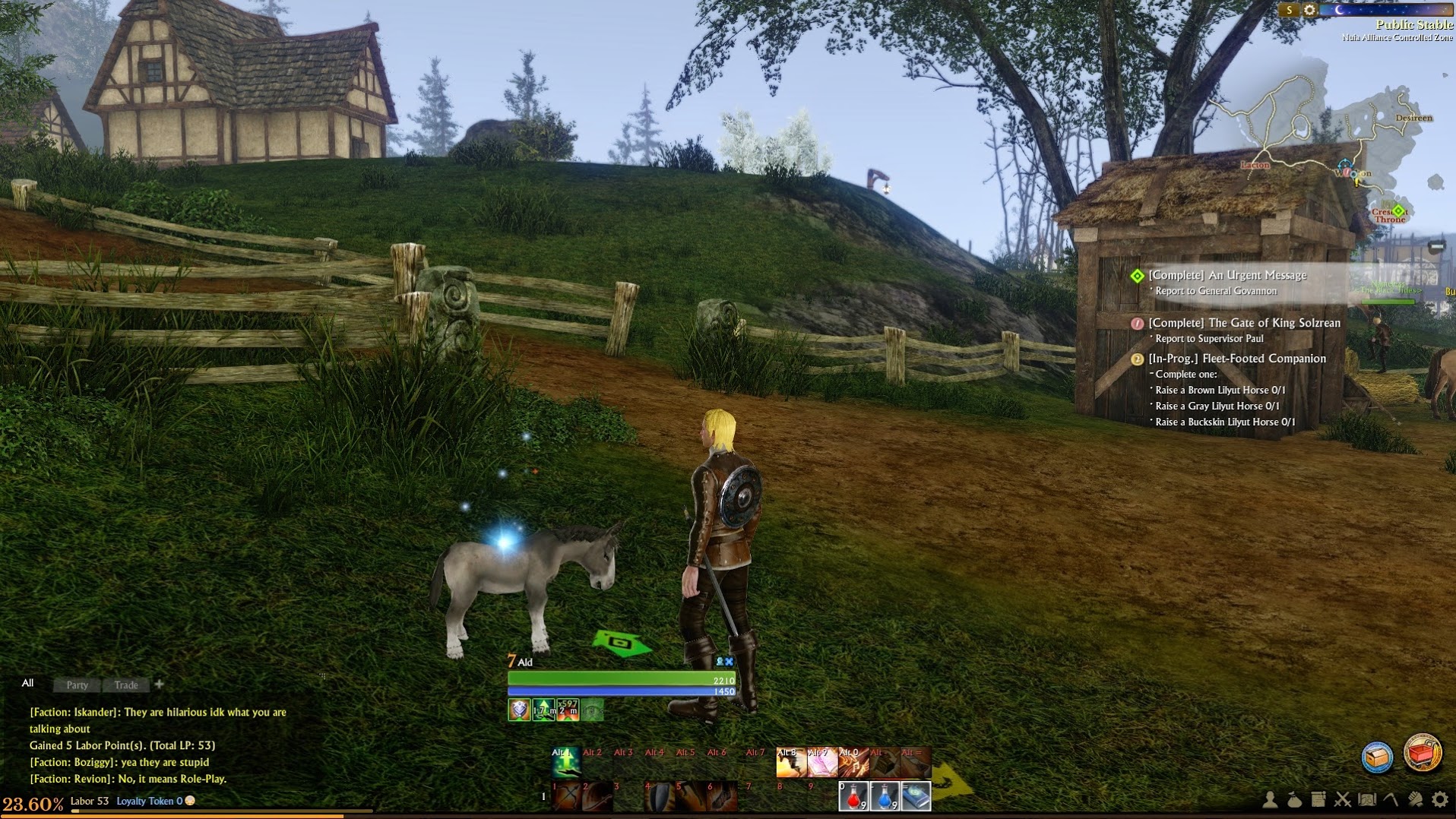The width and height of the screenshot is (1456, 819).
Task: Open the system settings gear icon
Action: pyautogui.click(x=1440, y=799)
